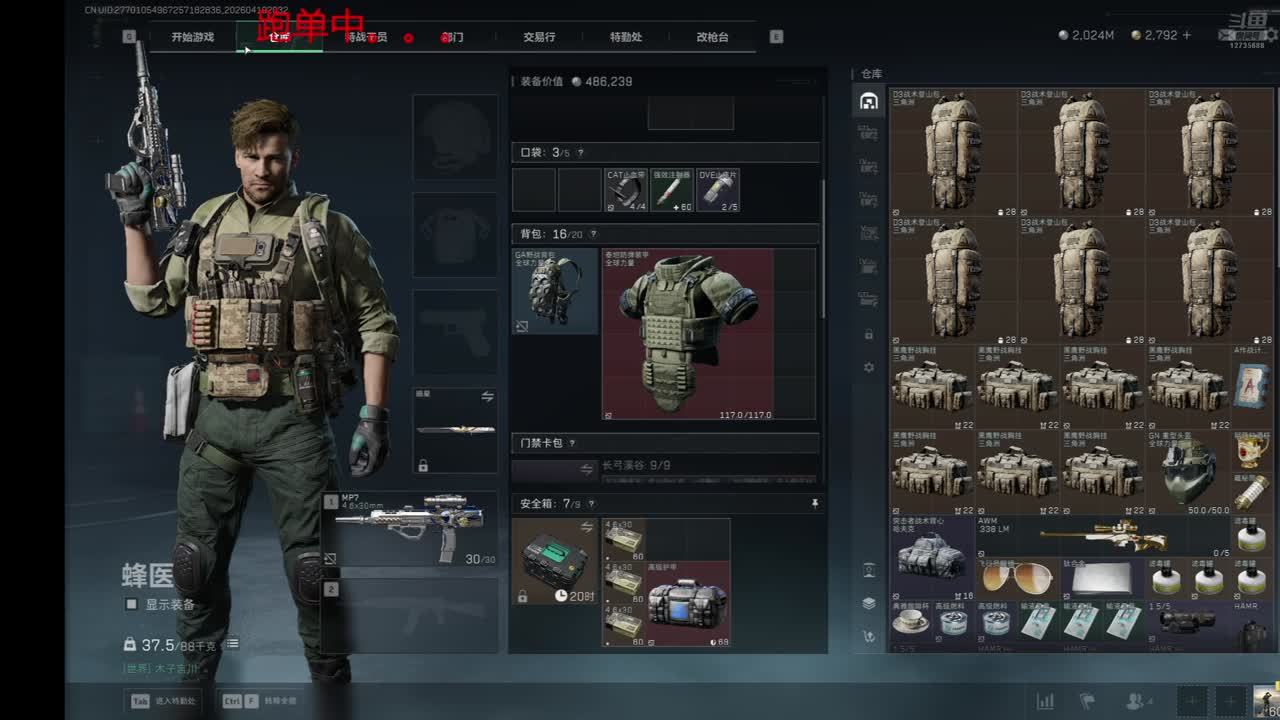Switch to the 开始游戏 tab
The width and height of the screenshot is (1280, 720).
click(x=192, y=37)
